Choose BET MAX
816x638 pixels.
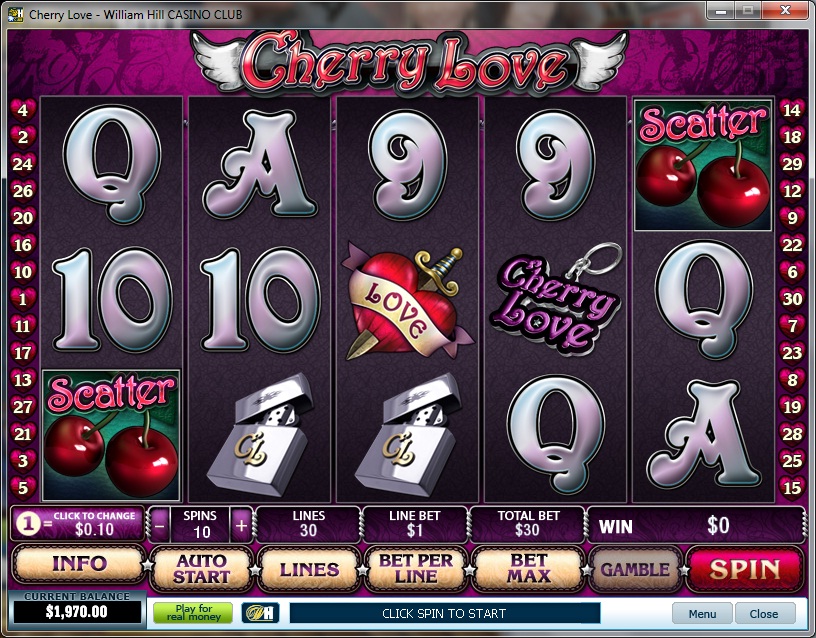pos(528,569)
